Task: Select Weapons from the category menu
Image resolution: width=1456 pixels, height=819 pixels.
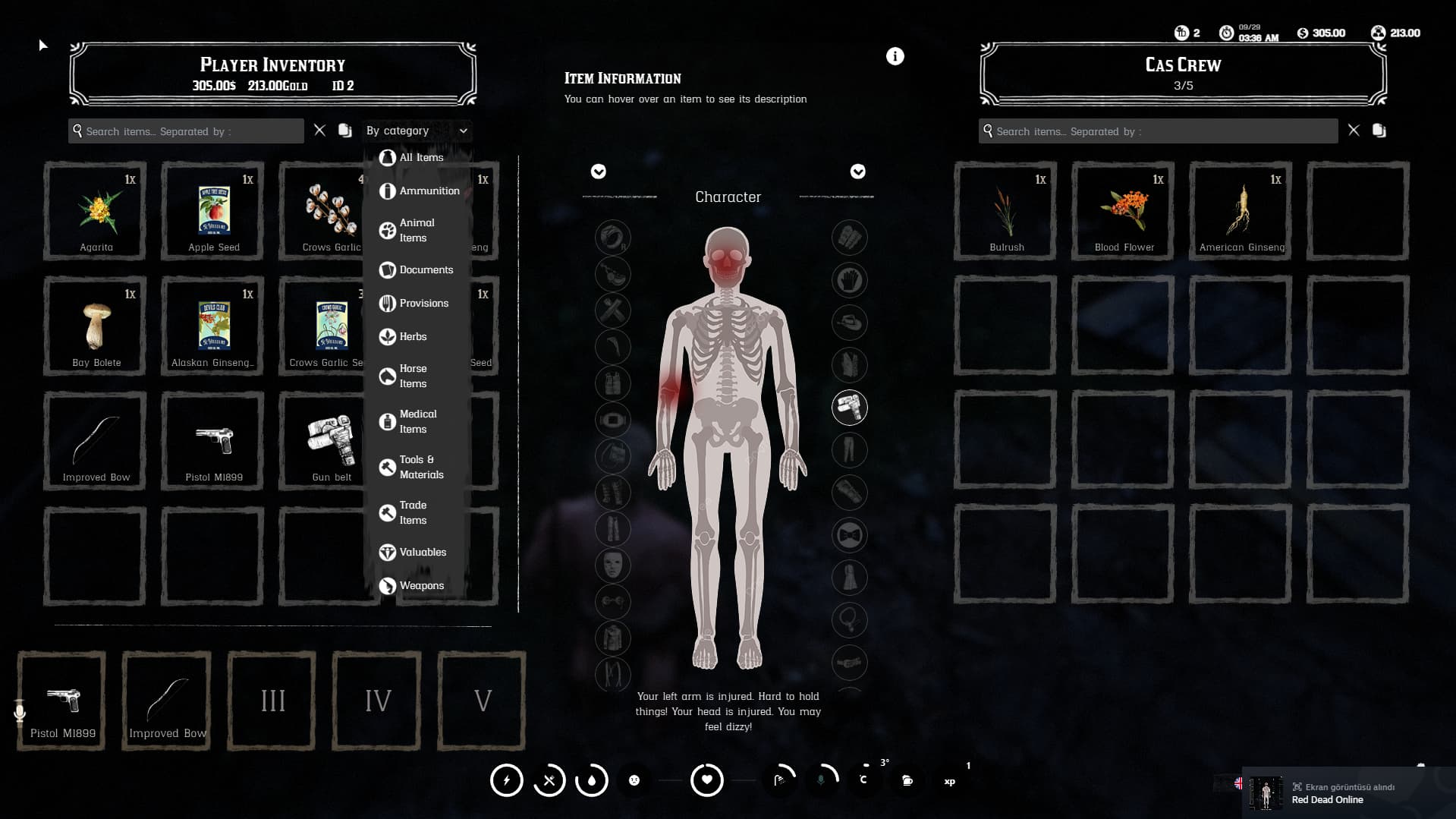Action: pyautogui.click(x=422, y=585)
